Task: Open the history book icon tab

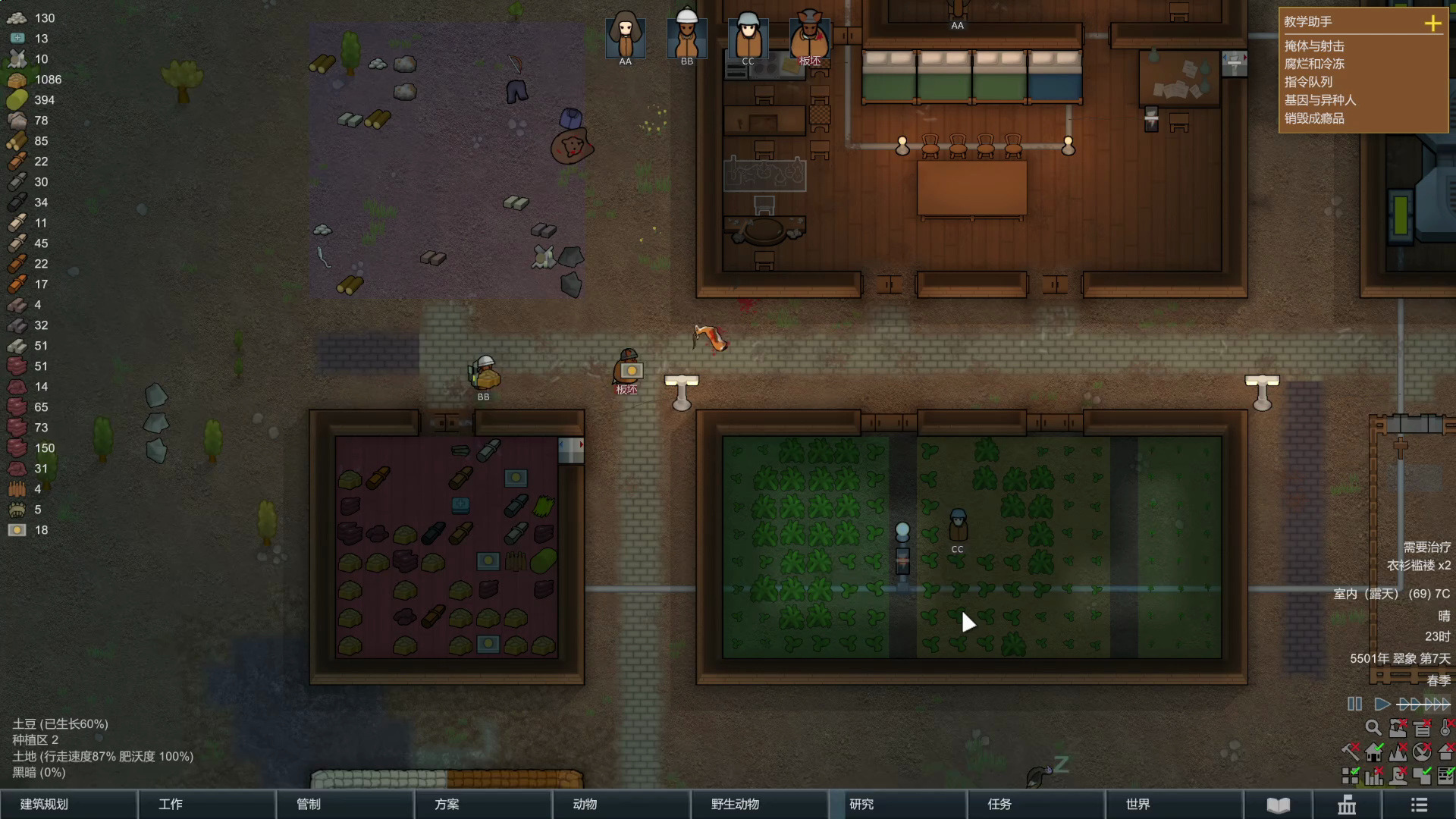Action: pos(1278,805)
